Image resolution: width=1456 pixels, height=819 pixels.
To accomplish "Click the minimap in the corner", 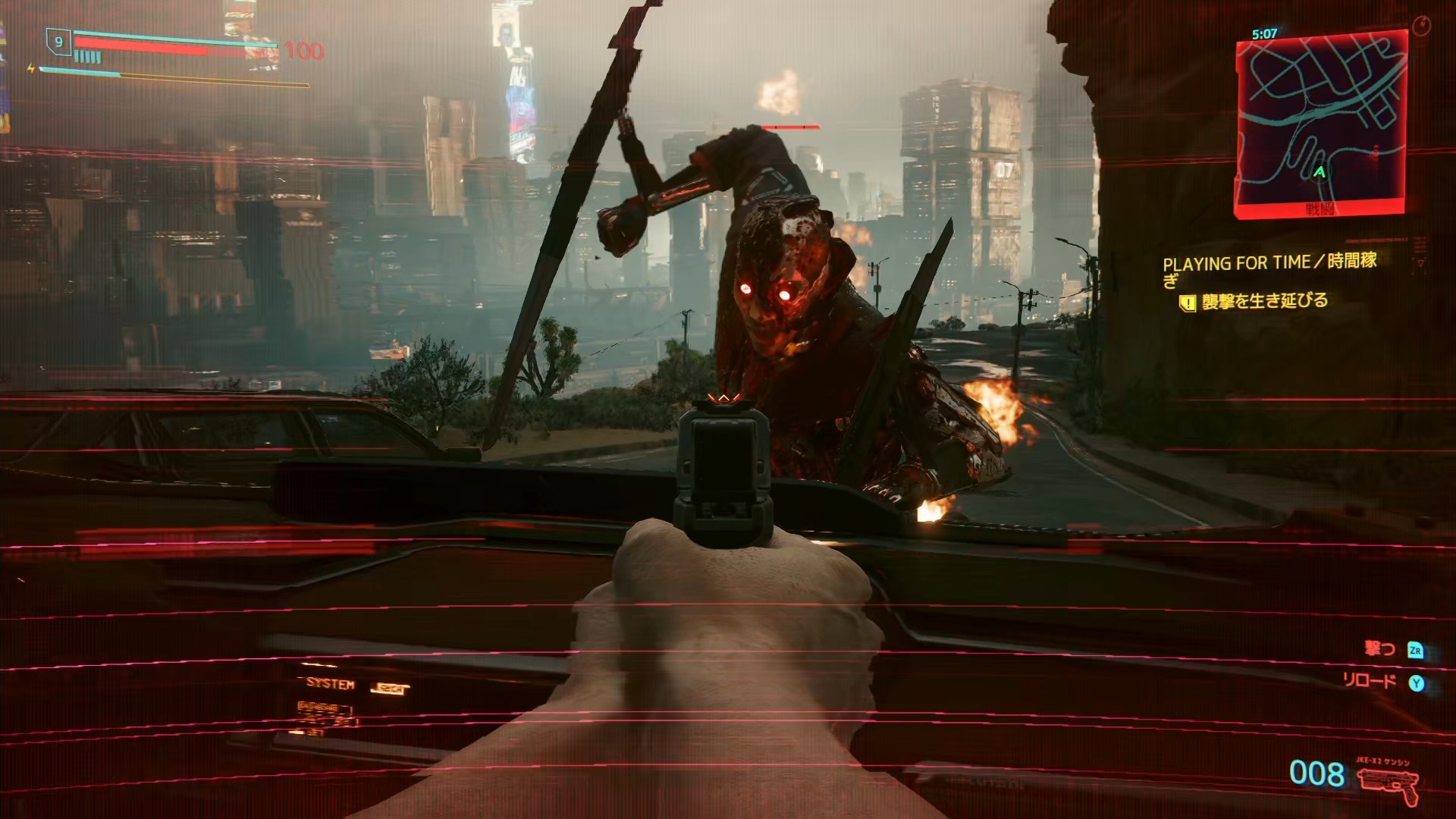I will (x=1321, y=121).
